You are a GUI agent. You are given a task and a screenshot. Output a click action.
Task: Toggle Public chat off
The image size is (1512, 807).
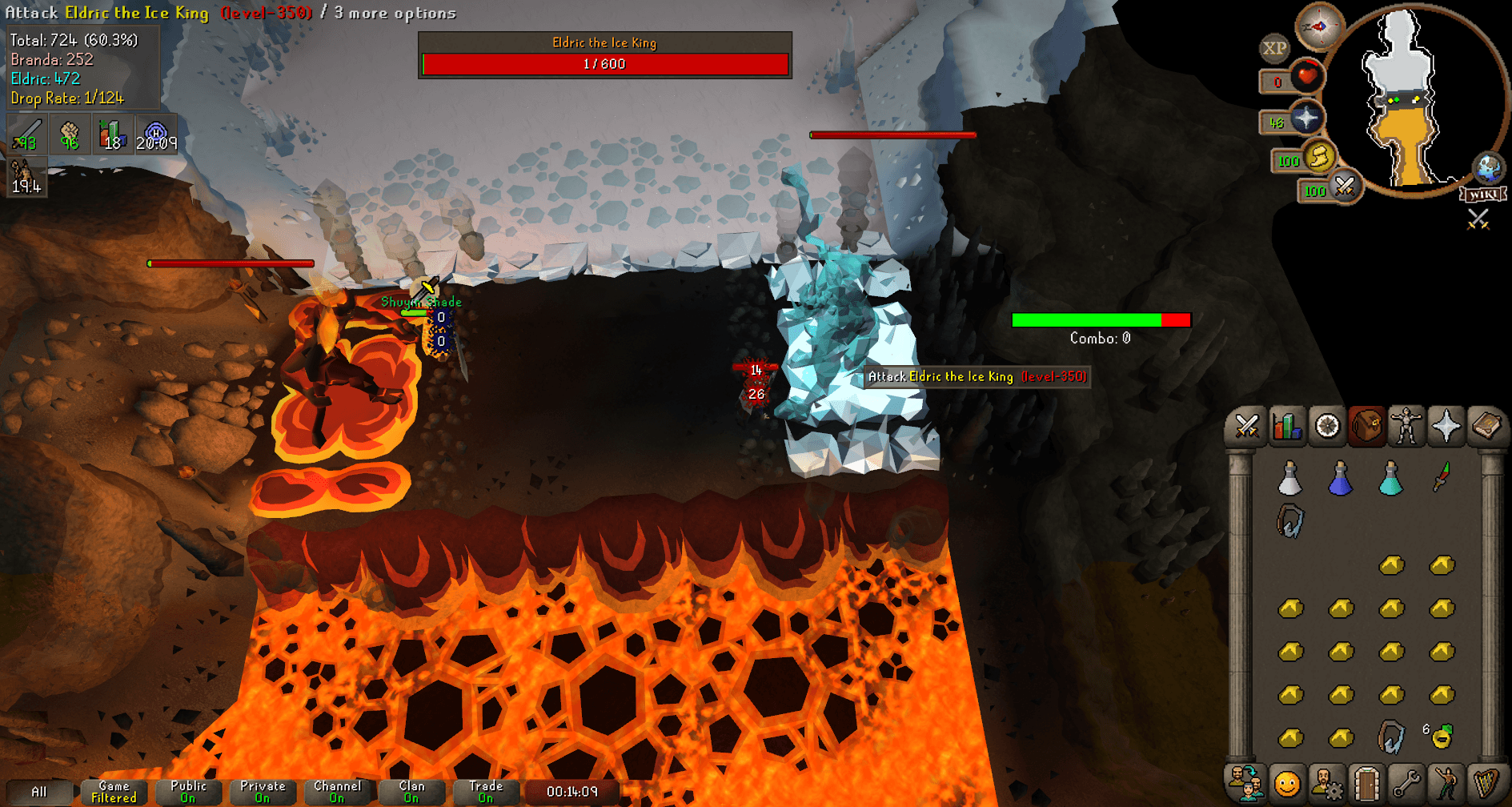point(187,791)
